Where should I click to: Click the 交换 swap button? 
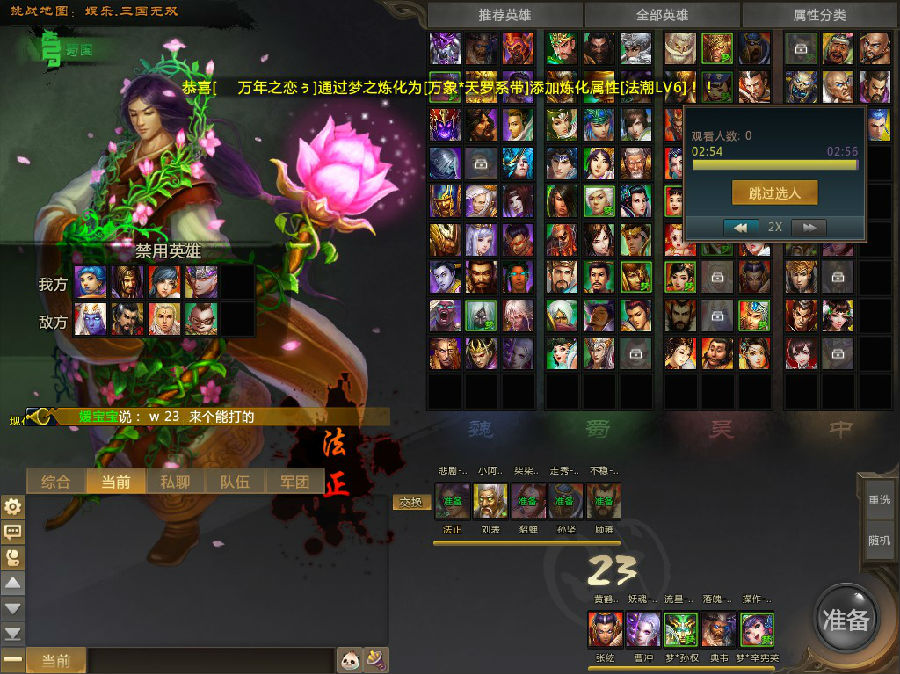click(410, 502)
